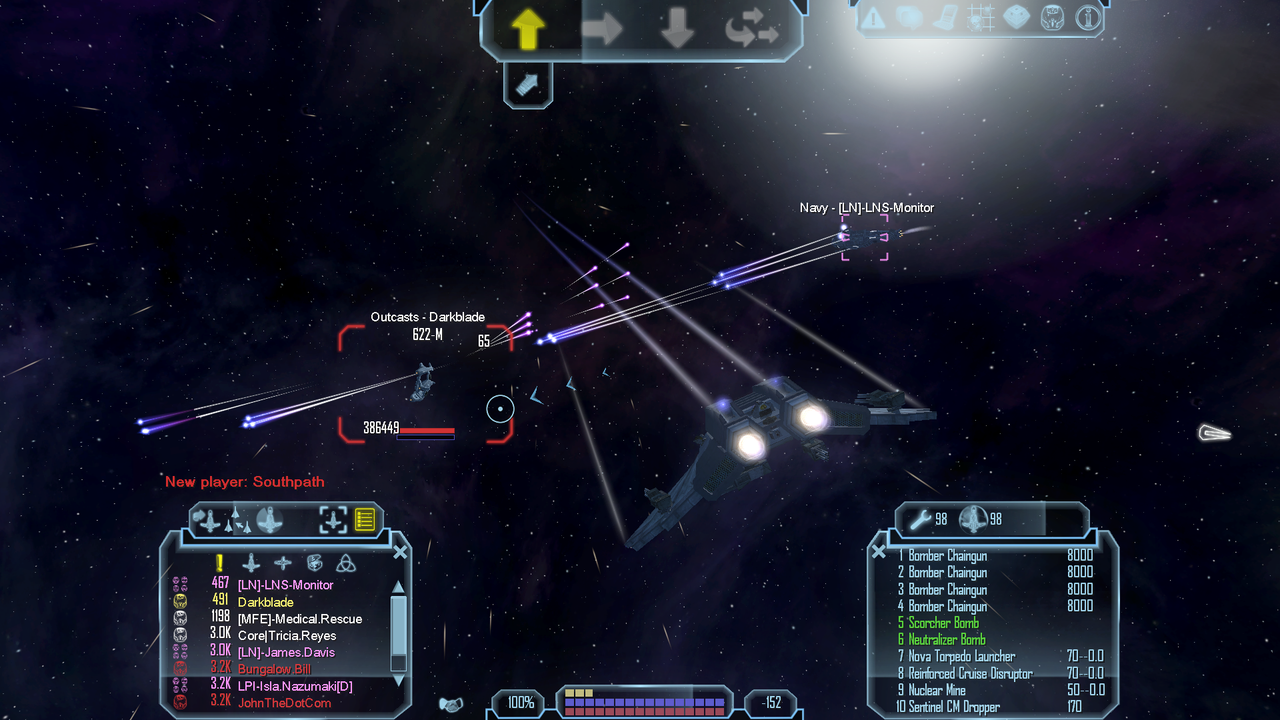This screenshot has width=1280, height=720.
Task: Open the Inventory crate icon
Action: [x=1016, y=18]
